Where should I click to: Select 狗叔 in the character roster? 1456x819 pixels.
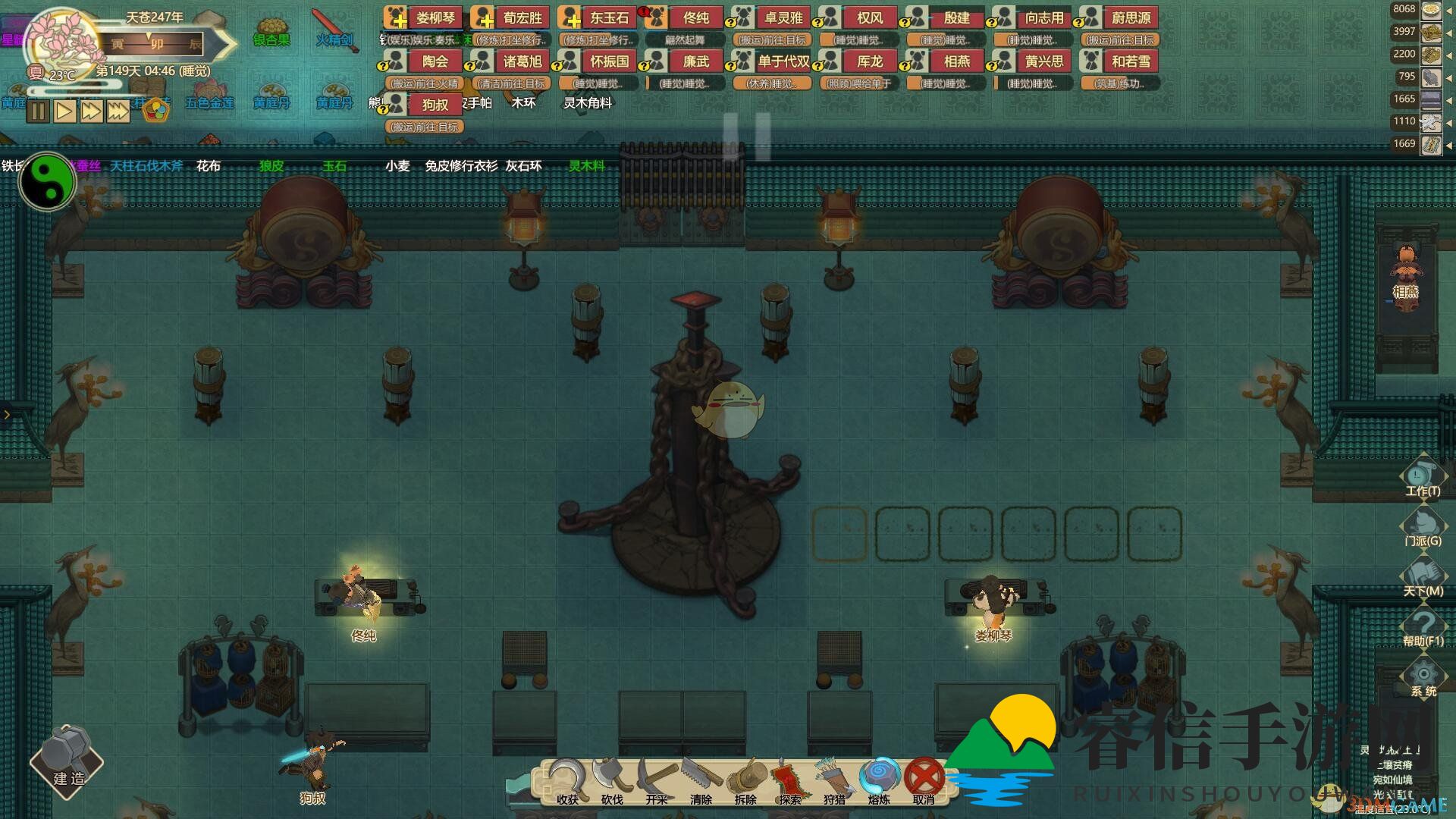435,105
